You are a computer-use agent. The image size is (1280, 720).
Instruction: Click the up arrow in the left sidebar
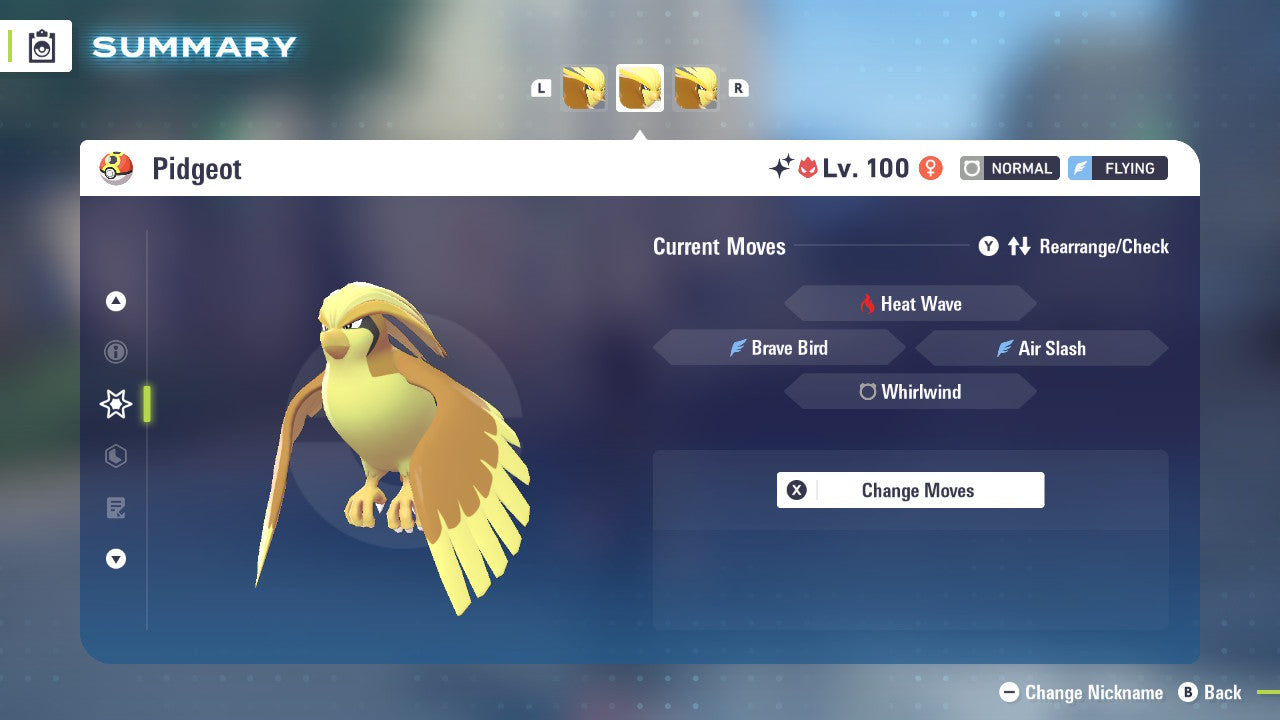tap(115, 300)
